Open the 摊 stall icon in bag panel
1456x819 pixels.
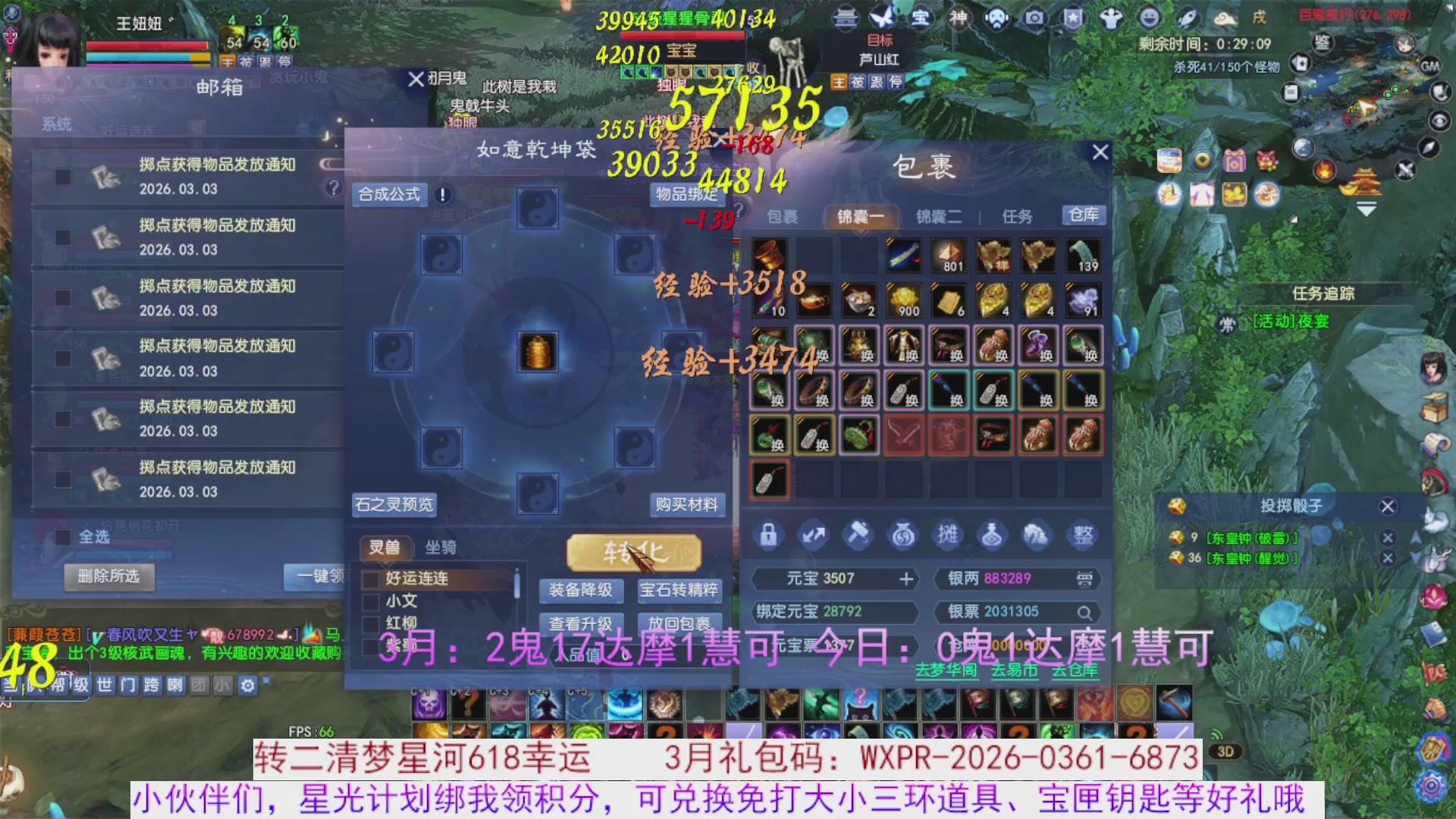point(949,535)
